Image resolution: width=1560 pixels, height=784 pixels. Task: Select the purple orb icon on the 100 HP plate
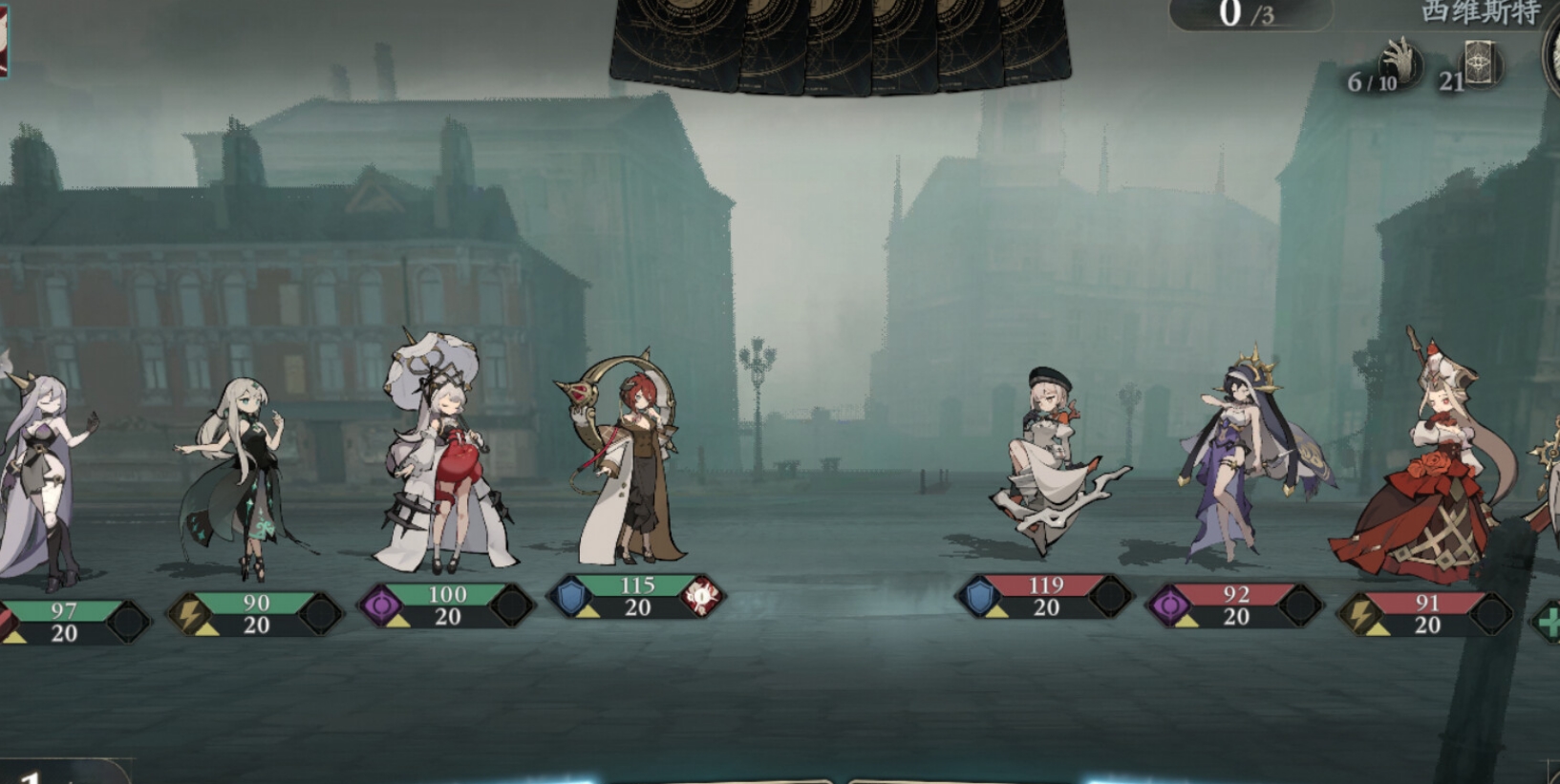tap(381, 605)
